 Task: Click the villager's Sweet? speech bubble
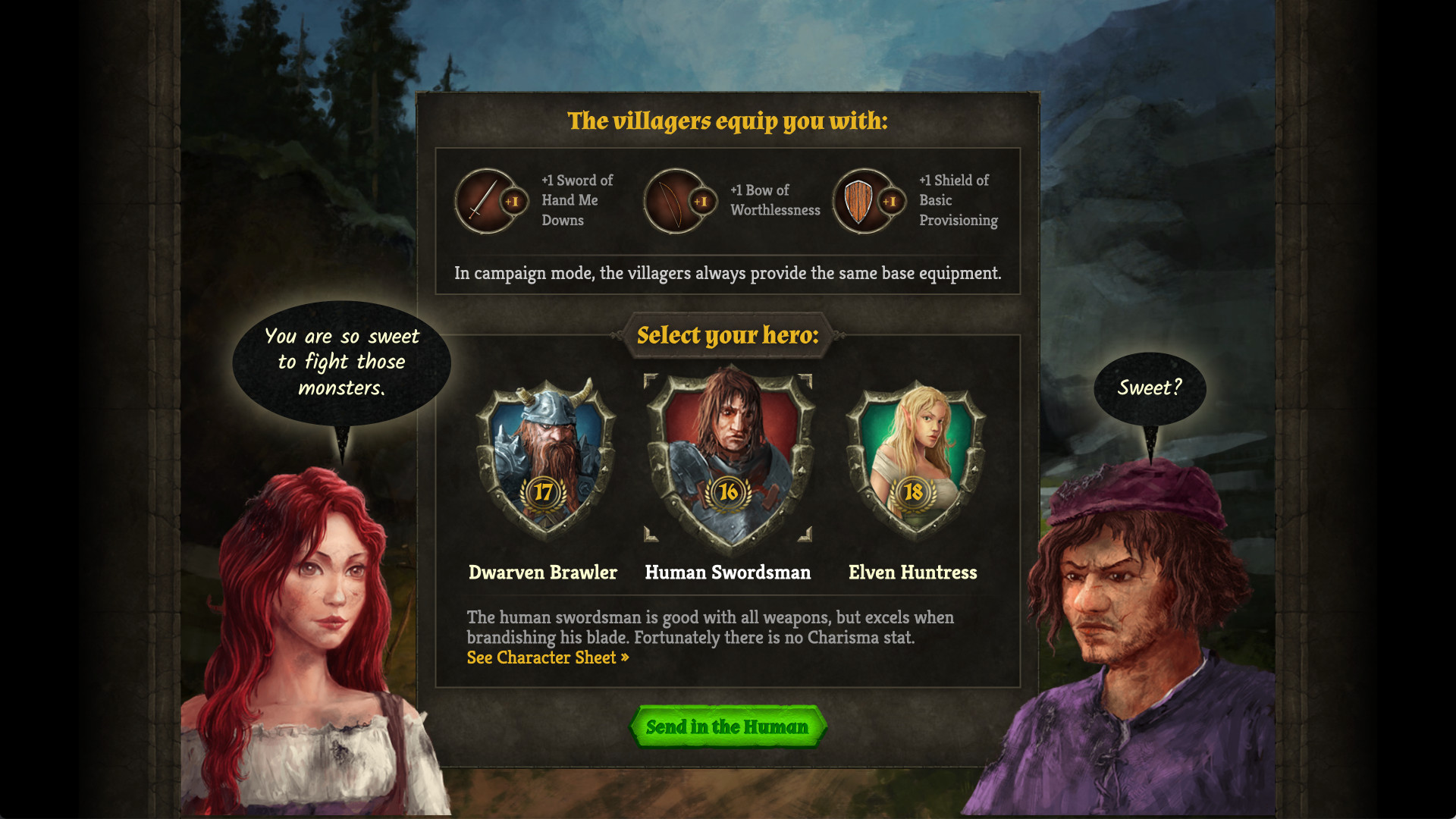point(1151,388)
